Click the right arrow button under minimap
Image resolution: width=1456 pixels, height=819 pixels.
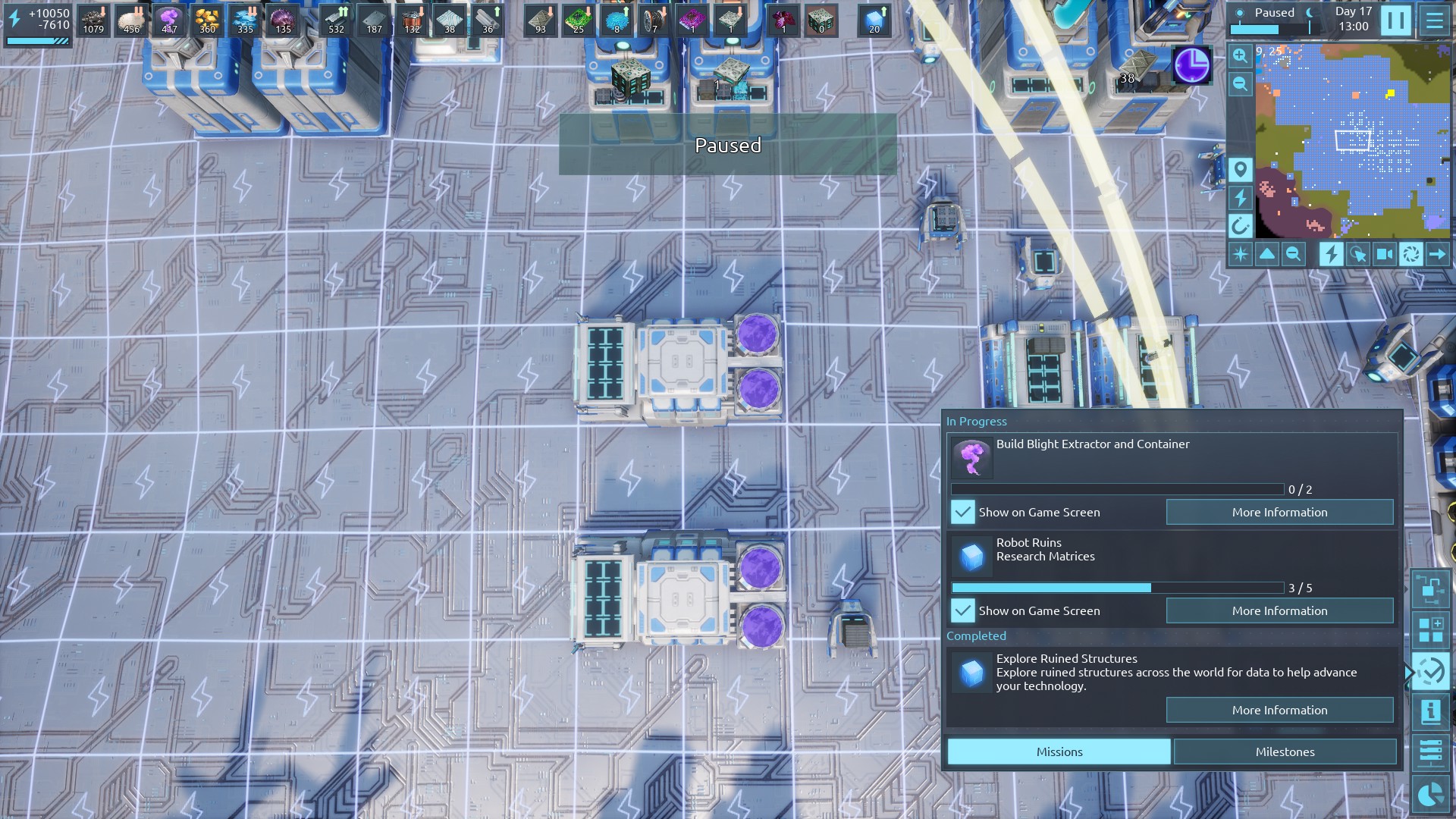[x=1437, y=254]
